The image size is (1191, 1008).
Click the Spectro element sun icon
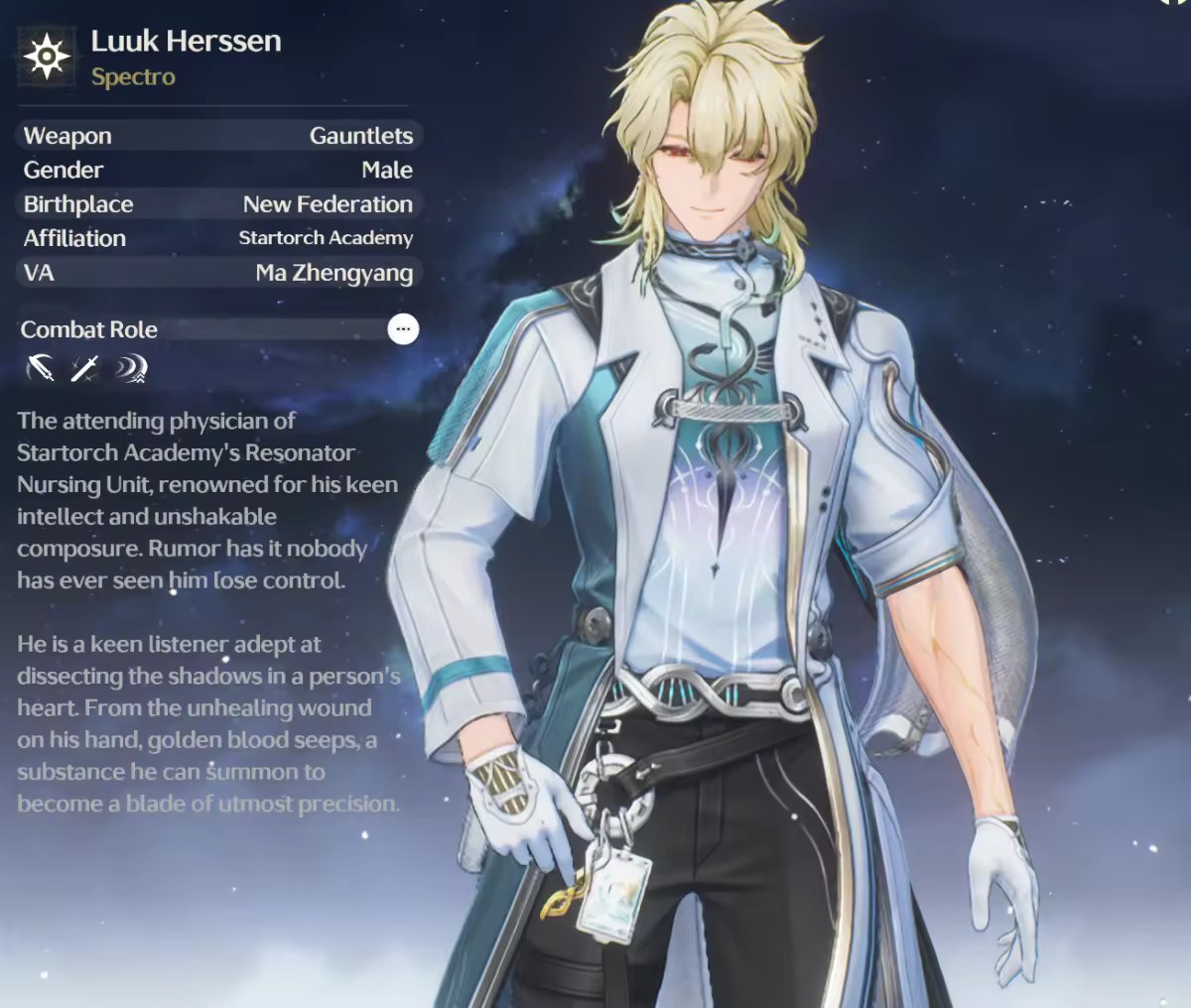(47, 57)
